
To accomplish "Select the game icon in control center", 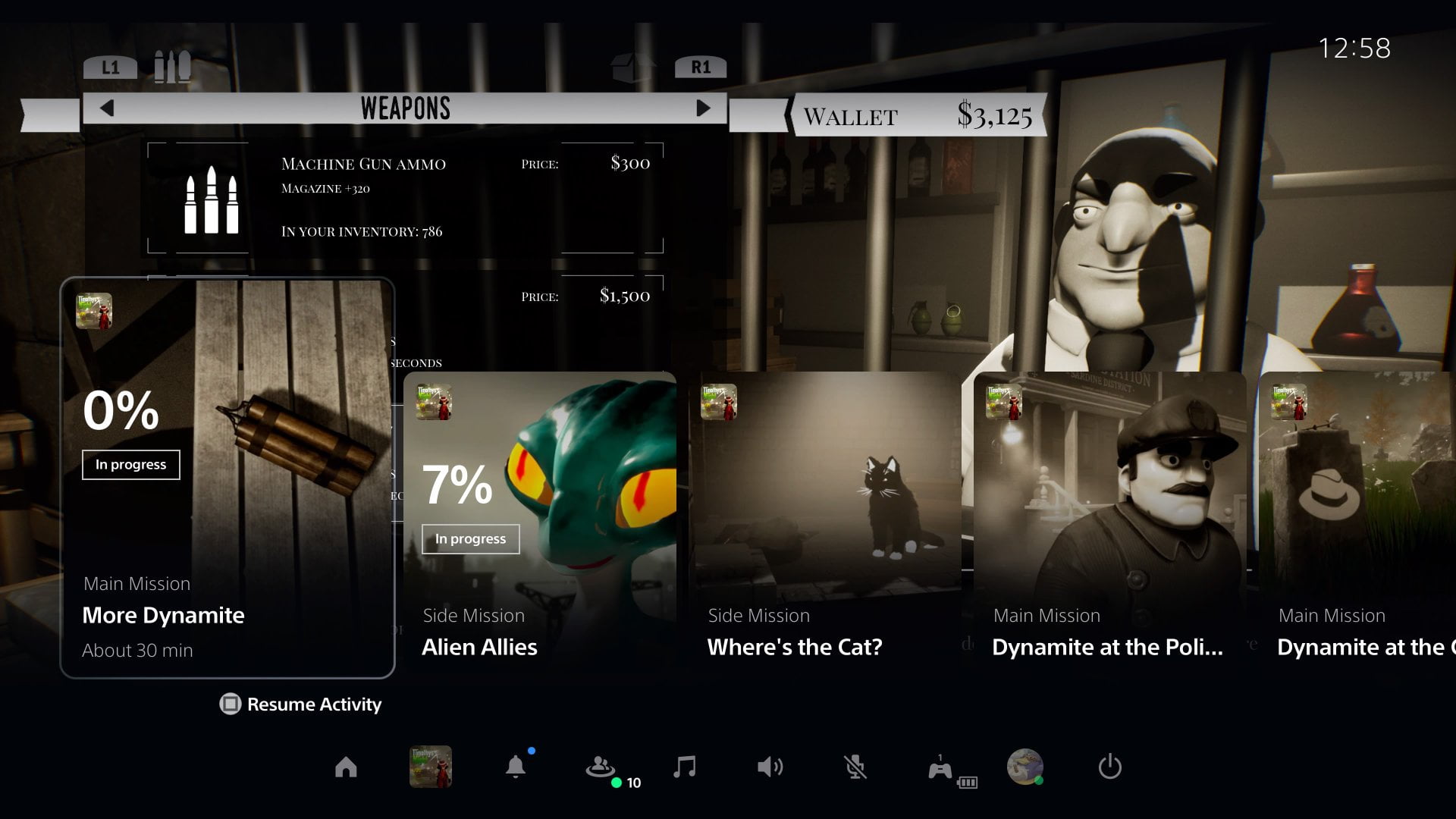I will point(431,767).
